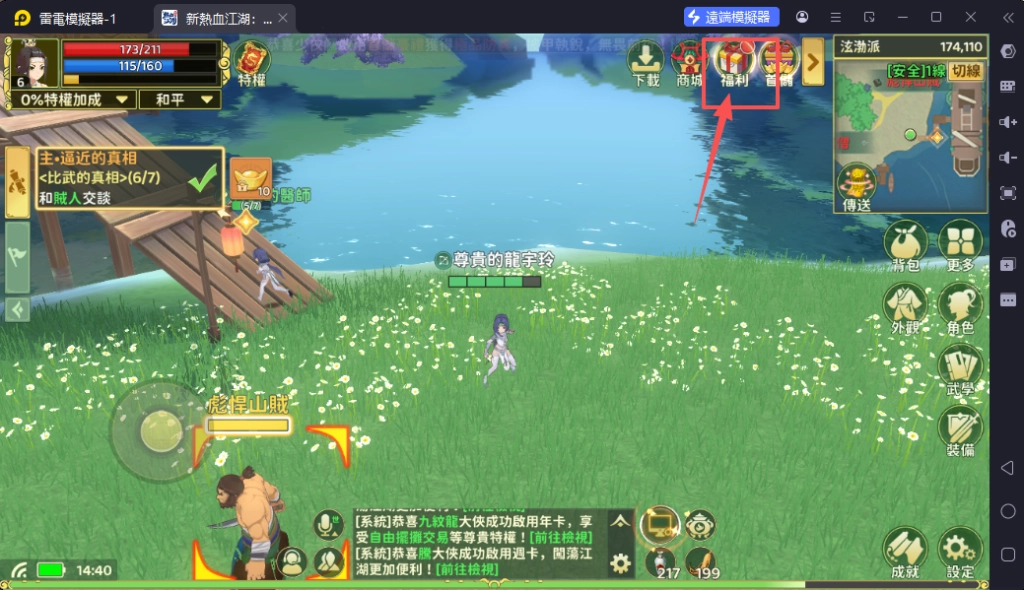This screenshot has width=1024, height=590.
Task: Open the 武學 martial arts menu
Action: 960,372
